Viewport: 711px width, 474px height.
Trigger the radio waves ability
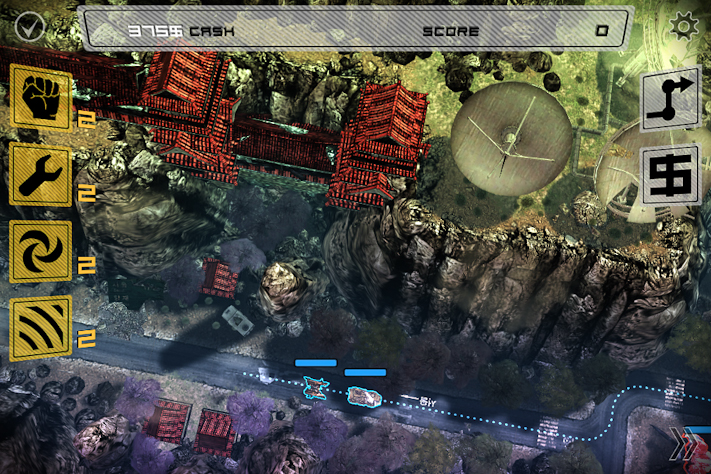(40, 328)
